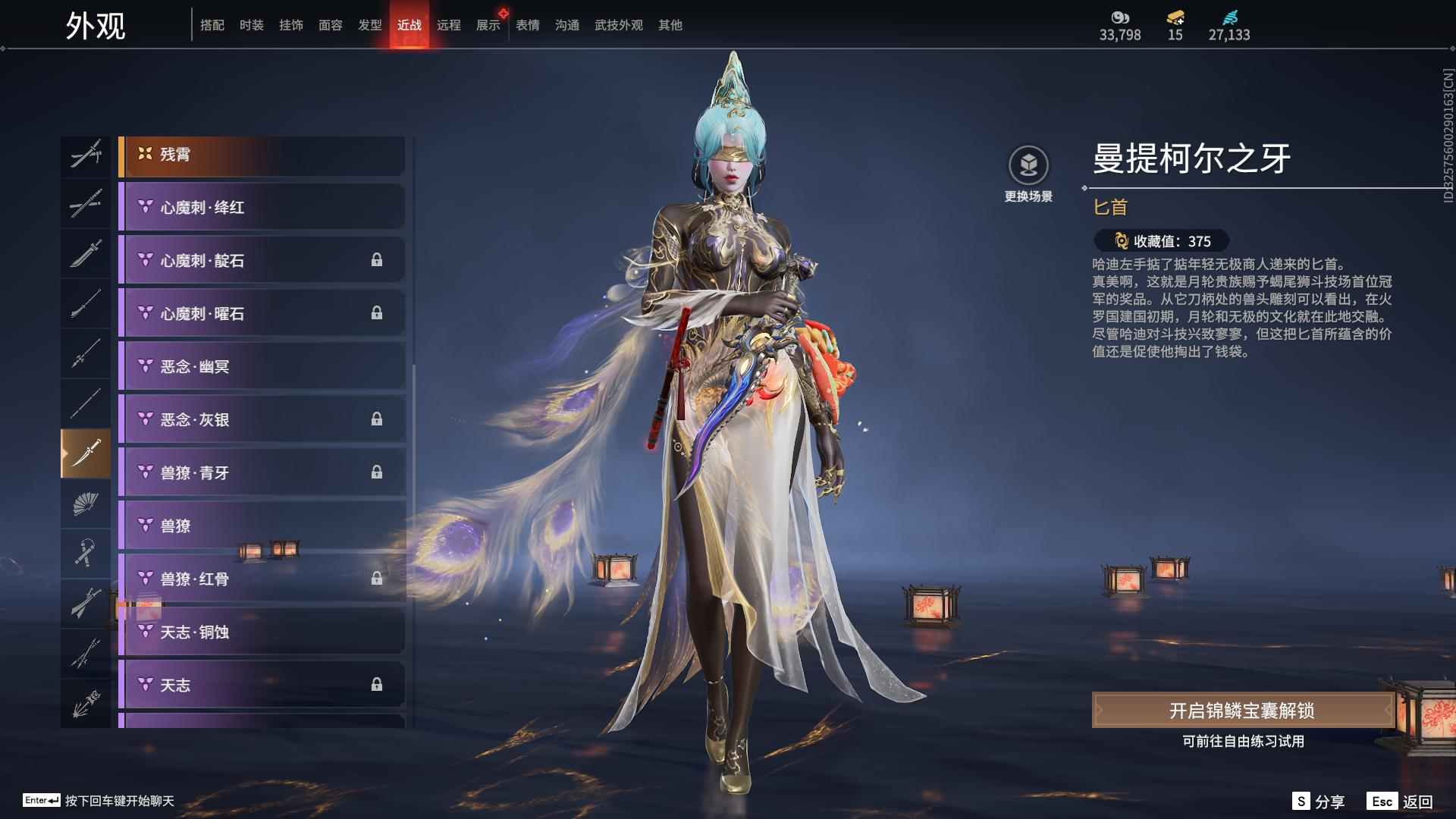1456x819 pixels.
Task: Select the fan weapon category icon
Action: pos(86,504)
